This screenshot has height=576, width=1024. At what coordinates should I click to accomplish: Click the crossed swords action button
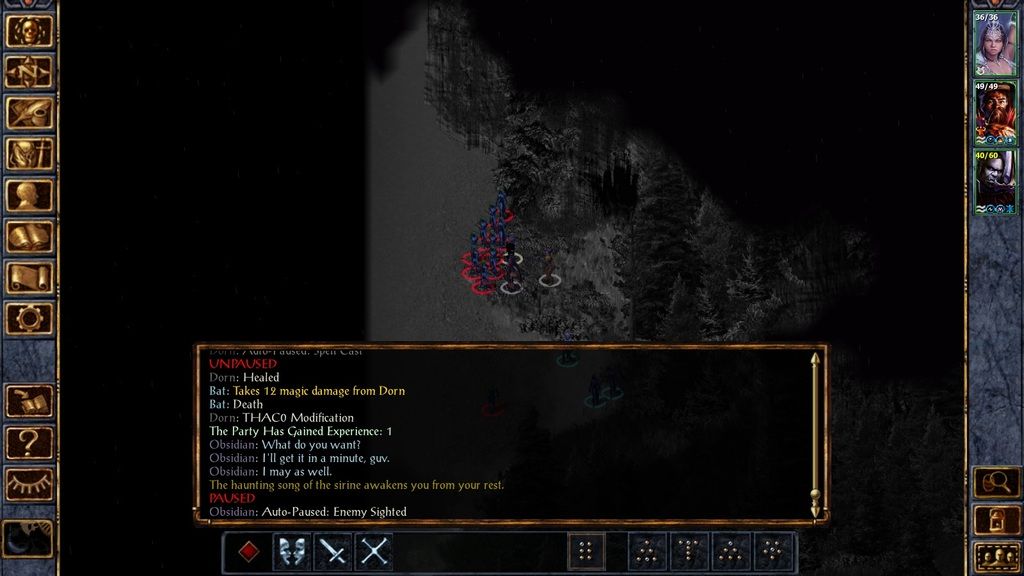click(374, 552)
